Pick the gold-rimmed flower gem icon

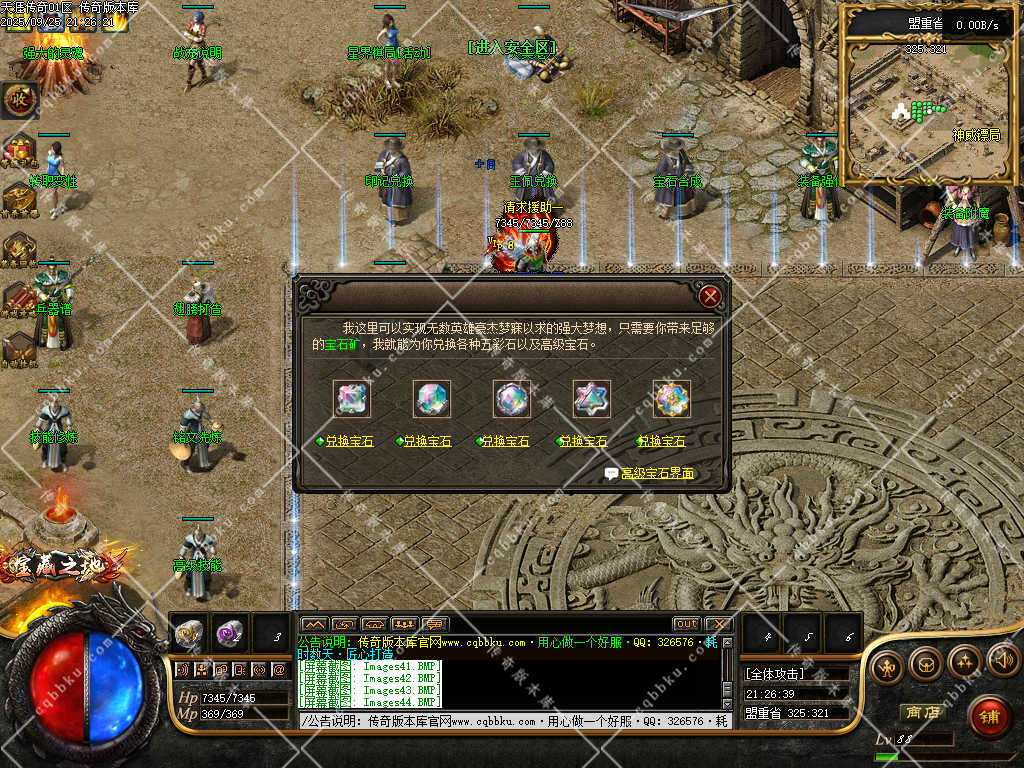point(672,399)
